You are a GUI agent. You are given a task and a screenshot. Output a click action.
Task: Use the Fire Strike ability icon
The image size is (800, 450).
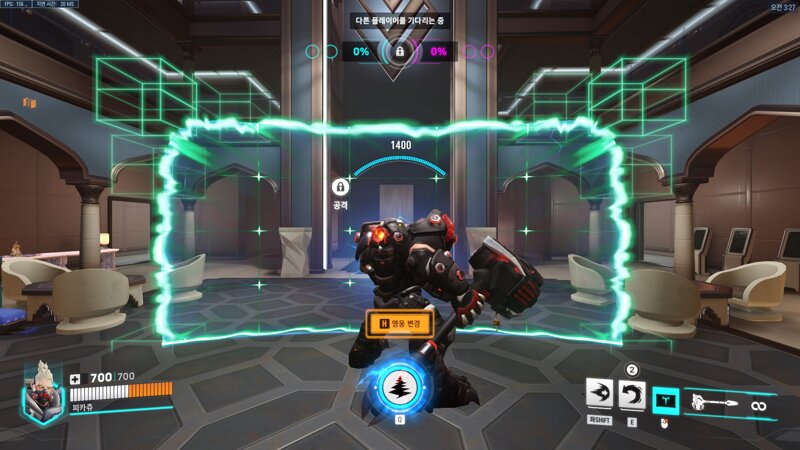(x=632, y=398)
